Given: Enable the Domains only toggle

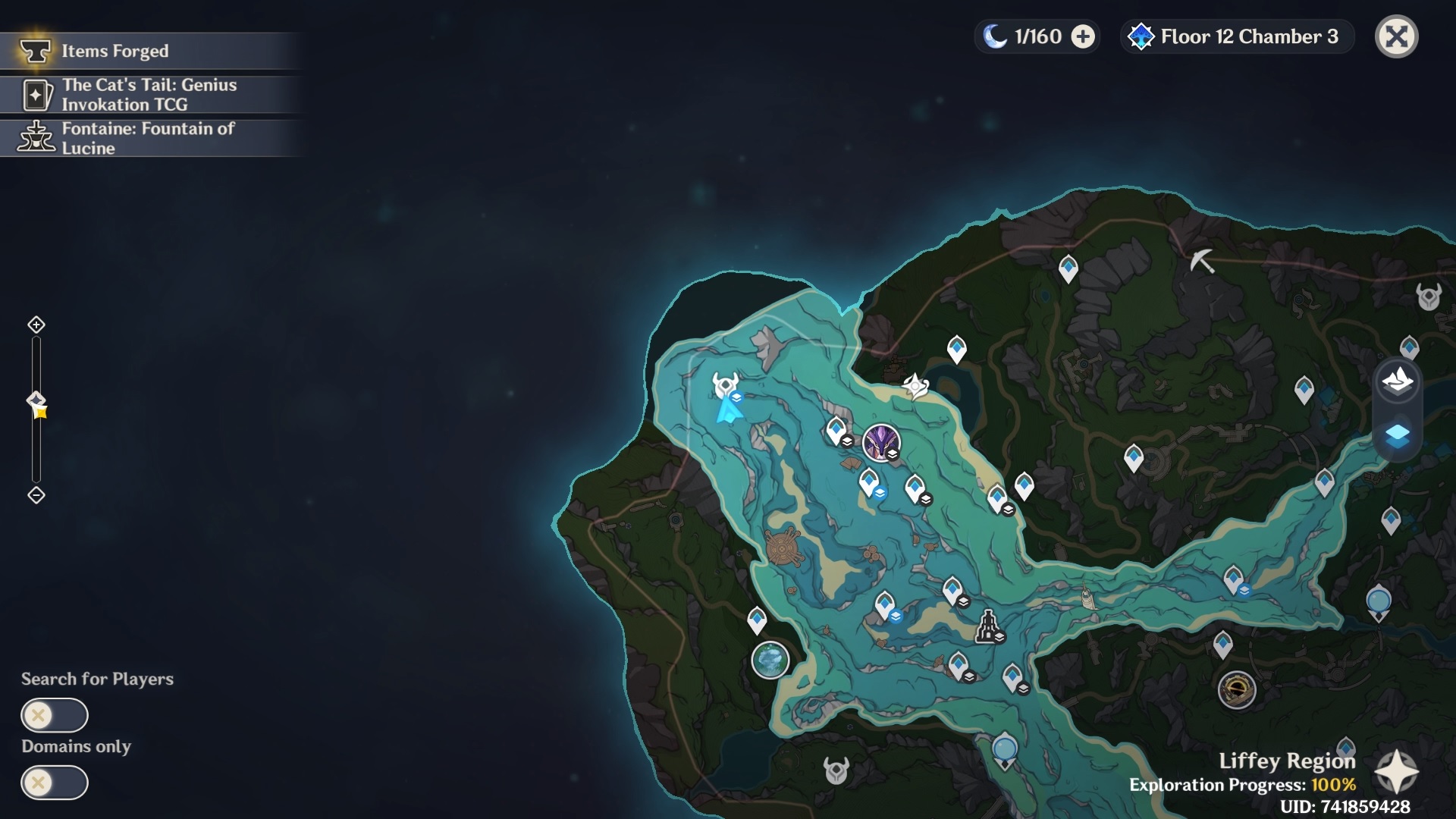Looking at the screenshot, I should click(55, 783).
